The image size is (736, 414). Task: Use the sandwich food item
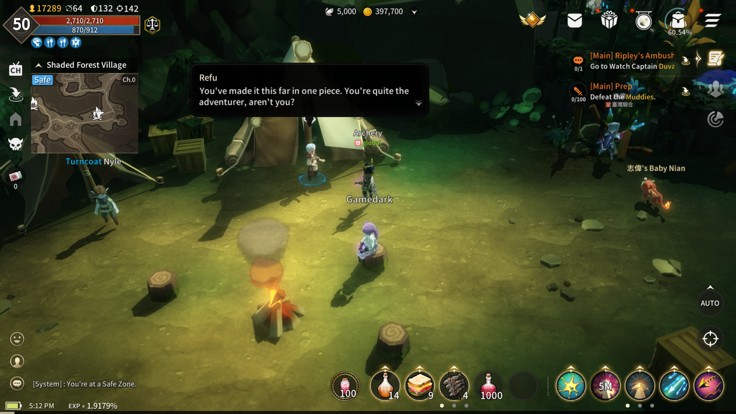point(419,385)
